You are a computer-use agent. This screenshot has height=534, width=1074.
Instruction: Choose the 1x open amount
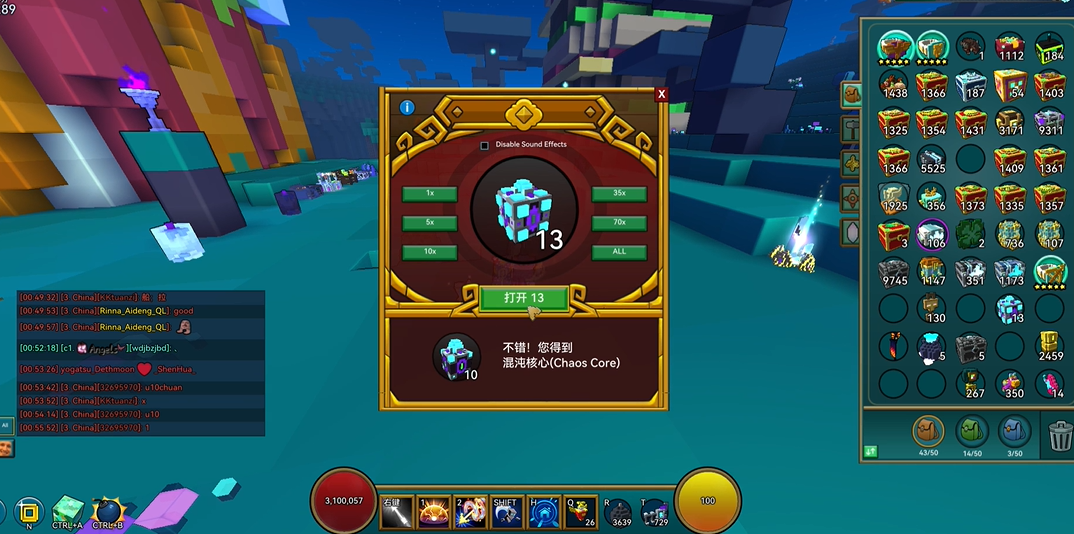pos(429,194)
